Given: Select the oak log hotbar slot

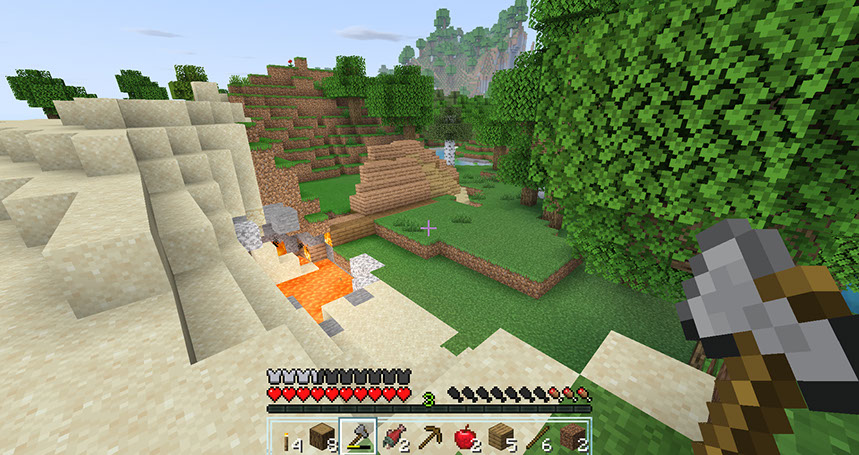Looking at the screenshot, I should [322, 437].
